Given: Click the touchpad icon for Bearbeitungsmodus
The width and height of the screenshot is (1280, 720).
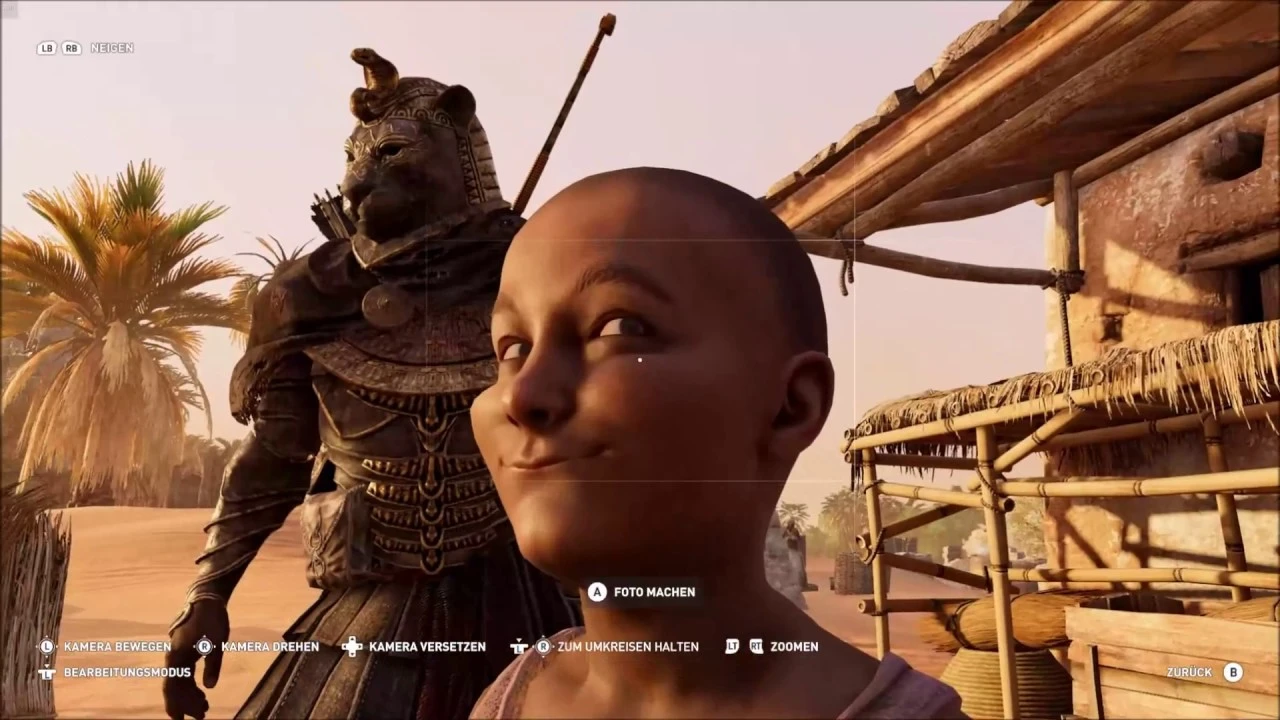Looking at the screenshot, I should pyautogui.click(x=46, y=672).
